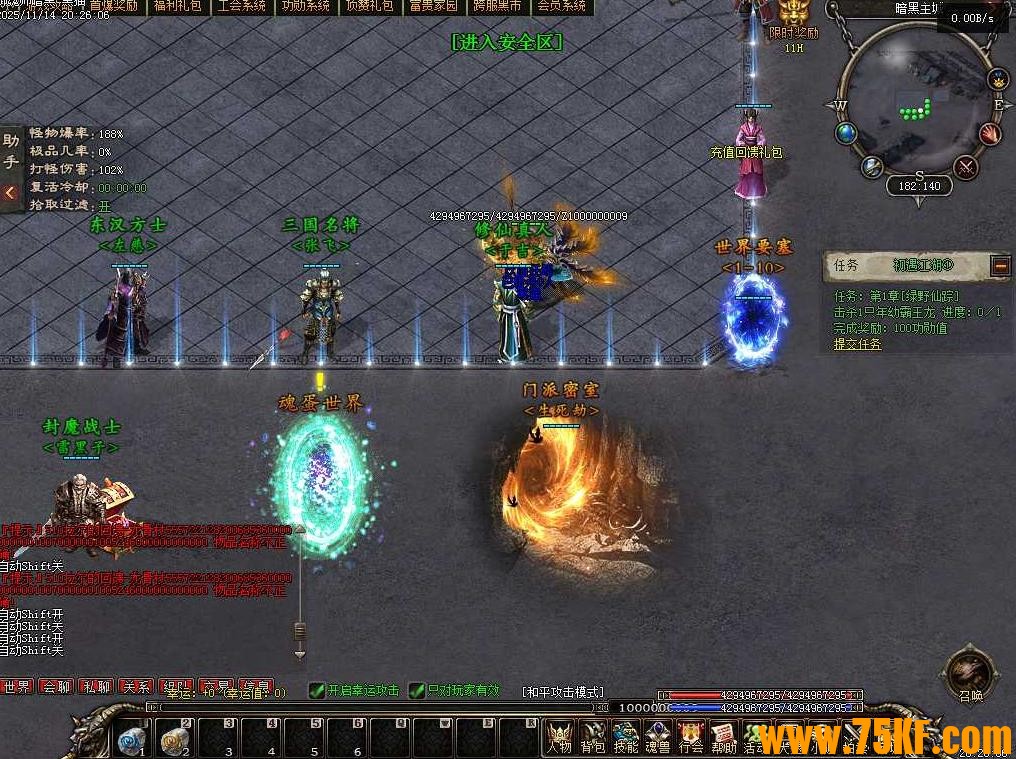Collapse the 助手 side panel arrow
The image size is (1016, 759).
[11, 192]
